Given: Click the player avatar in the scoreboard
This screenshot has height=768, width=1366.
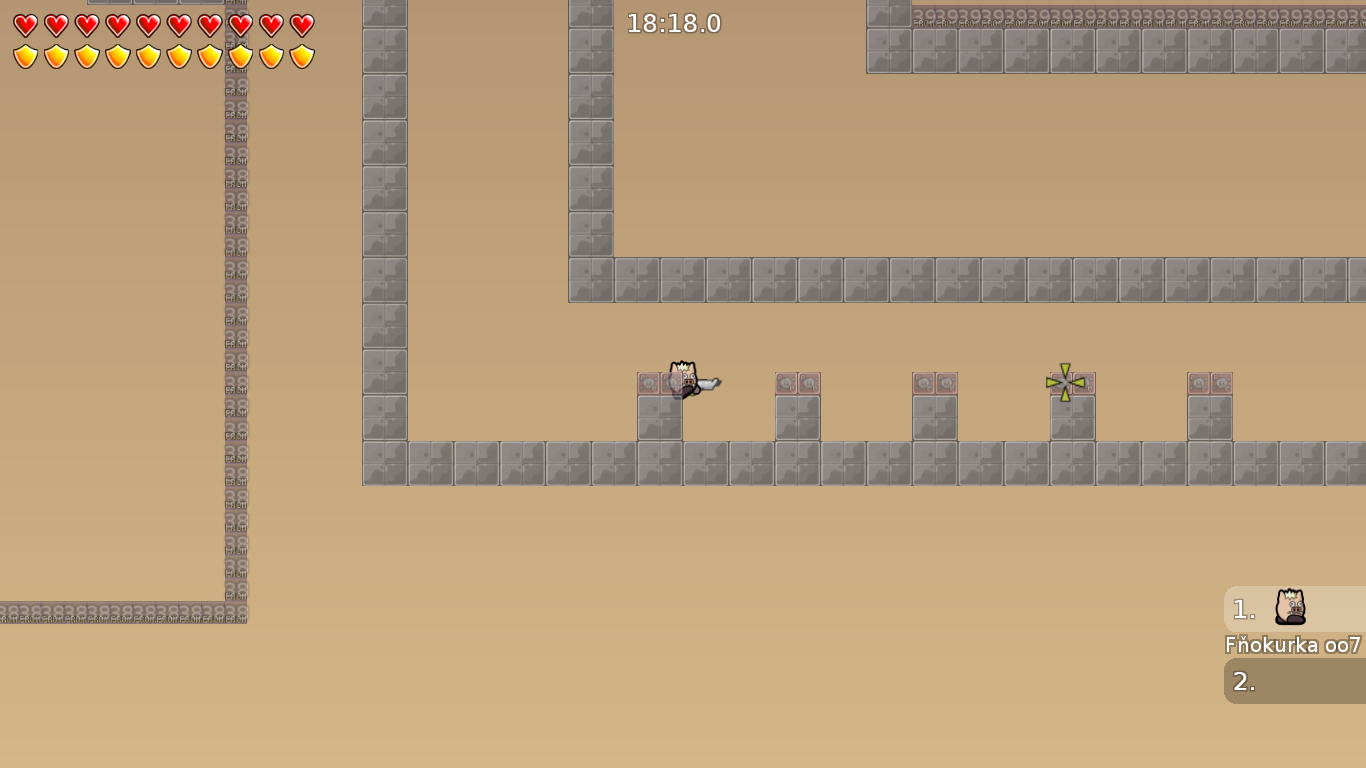Looking at the screenshot, I should click(1290, 608).
